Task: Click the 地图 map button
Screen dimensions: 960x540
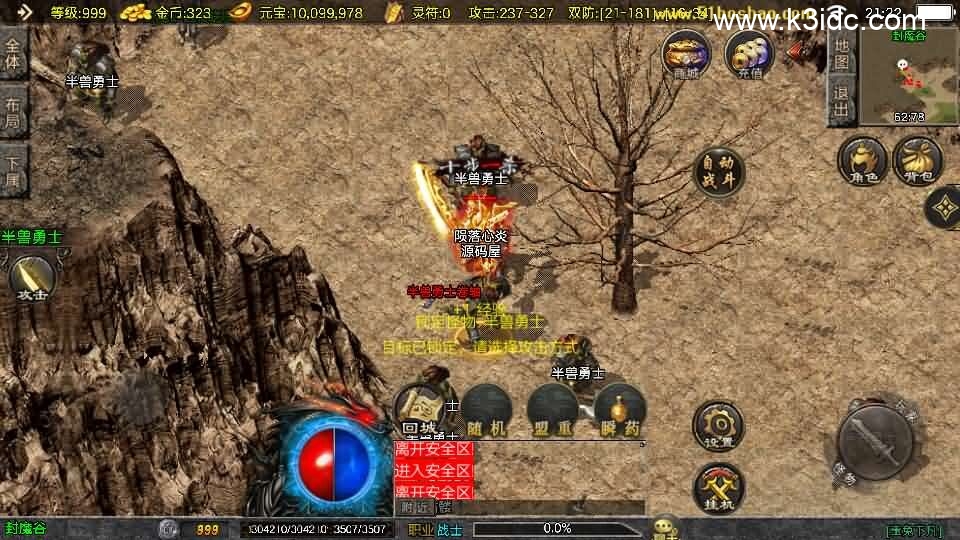Action: [841, 55]
